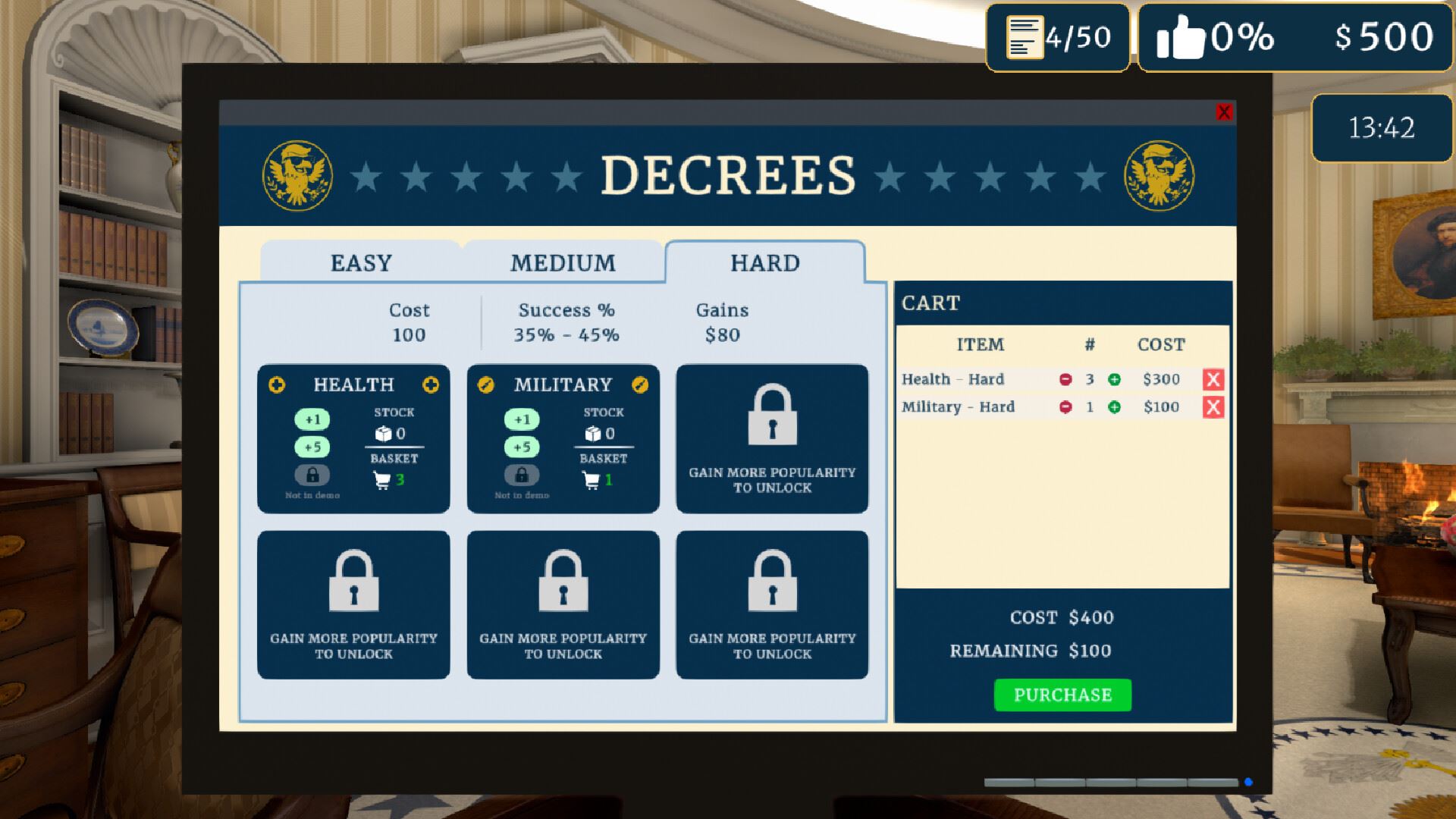Add +1 Health decree to basket
Viewport: 1456px width, 819px height.
pyautogui.click(x=312, y=419)
